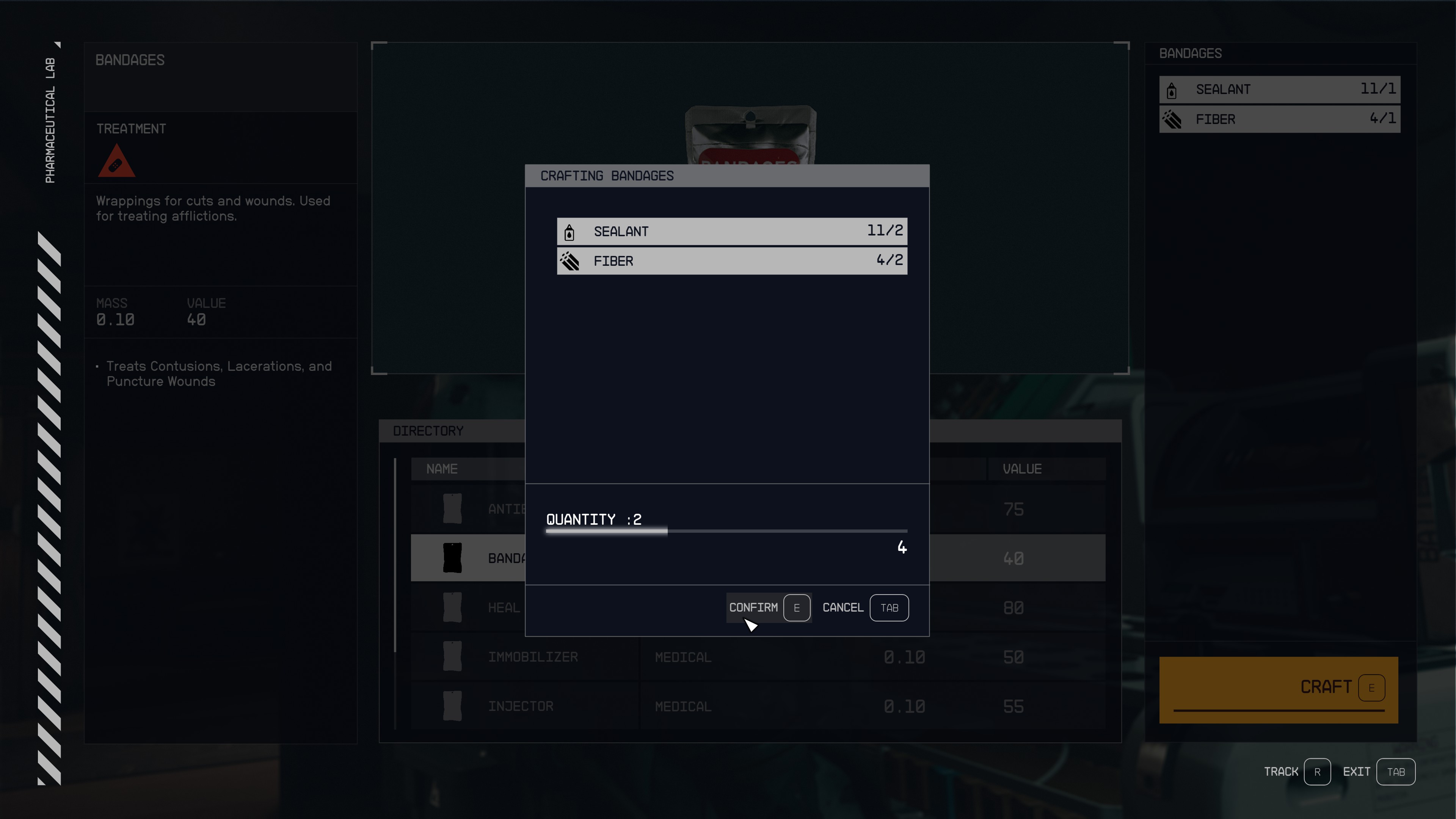
Task: Click the Immobilizer item icon
Action: (452, 657)
